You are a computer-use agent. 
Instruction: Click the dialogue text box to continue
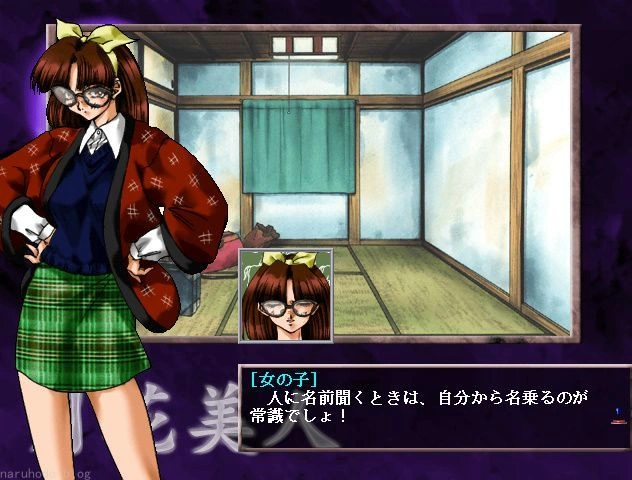(430, 407)
